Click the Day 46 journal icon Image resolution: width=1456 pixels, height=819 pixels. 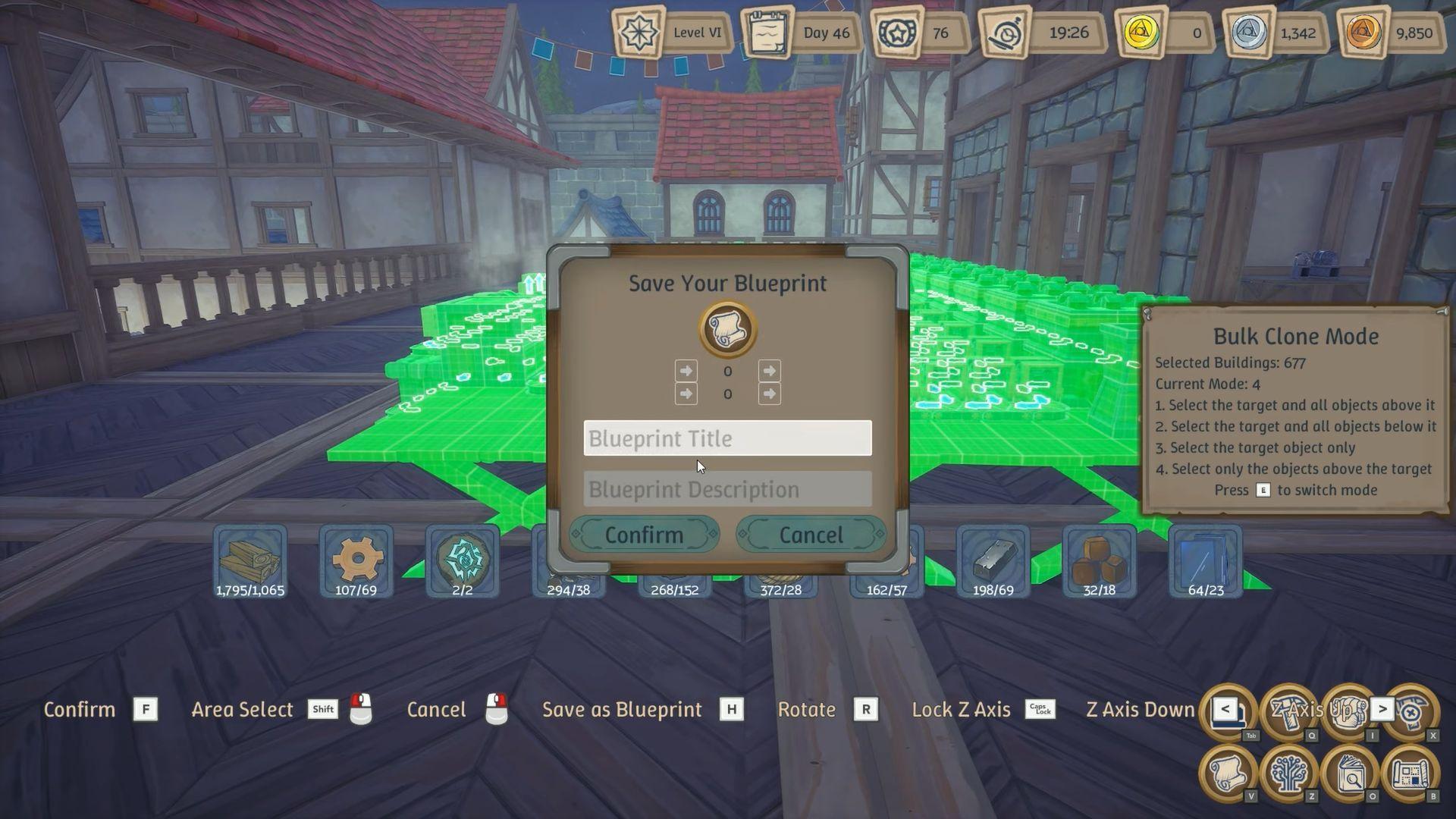pos(768,33)
